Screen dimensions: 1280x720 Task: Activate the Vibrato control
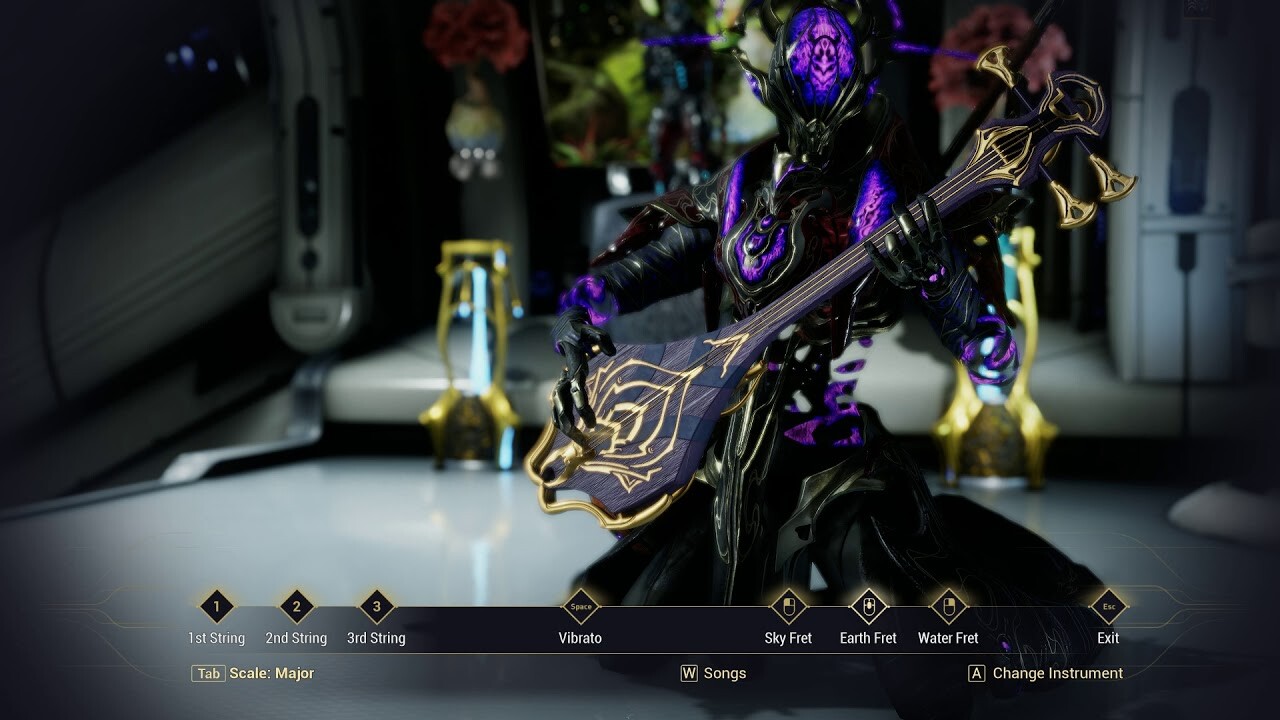580,607
